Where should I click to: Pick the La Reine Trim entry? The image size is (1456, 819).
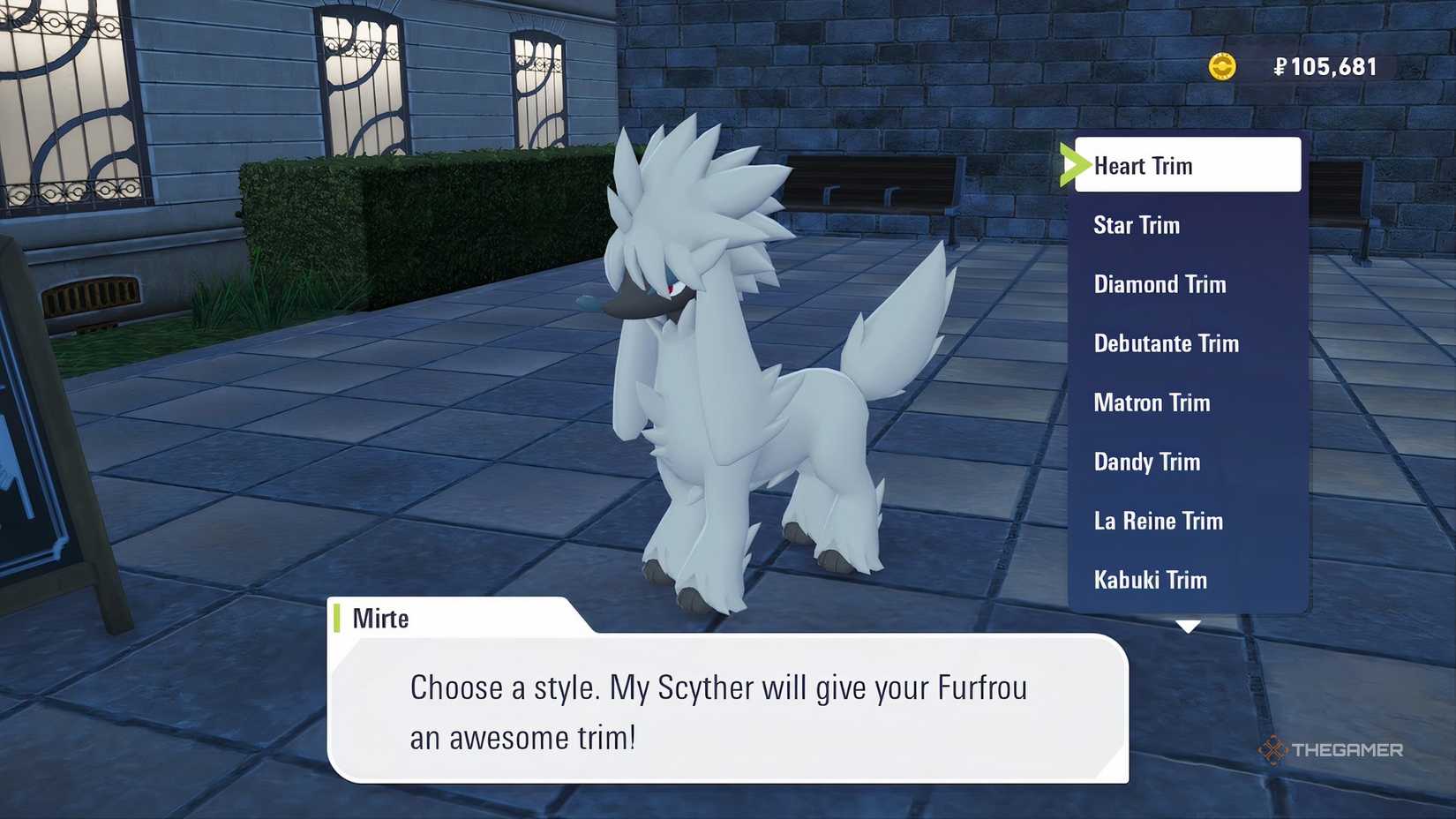[1158, 521]
